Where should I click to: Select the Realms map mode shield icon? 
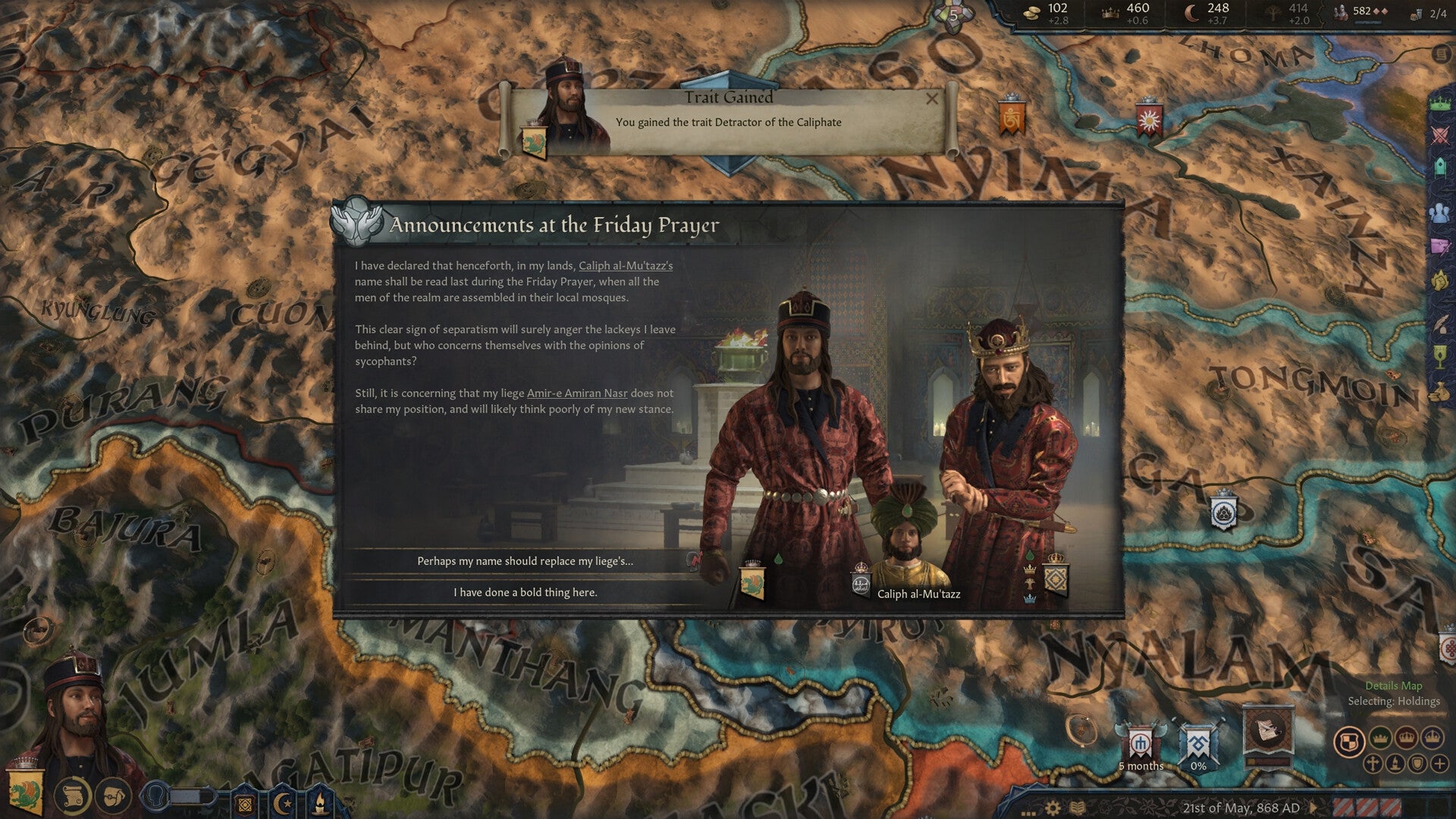[1349, 741]
